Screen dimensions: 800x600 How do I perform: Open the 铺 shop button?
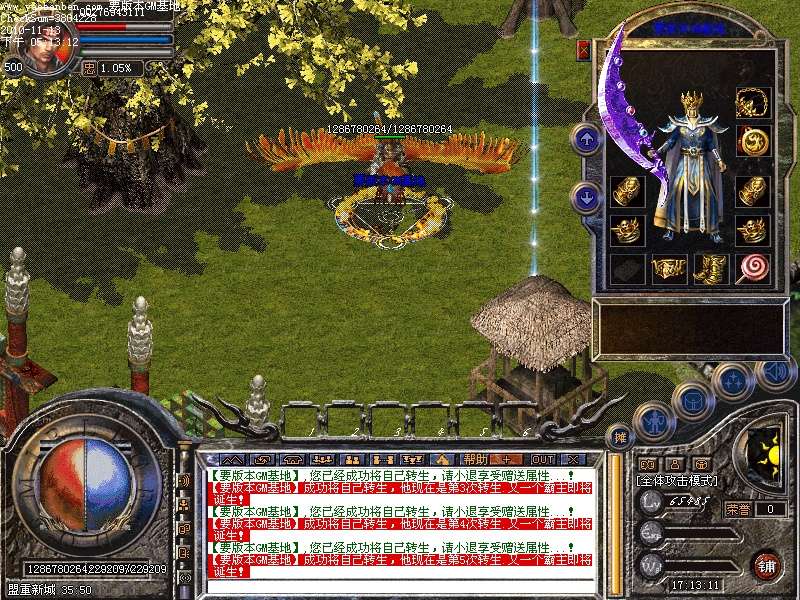click(766, 563)
